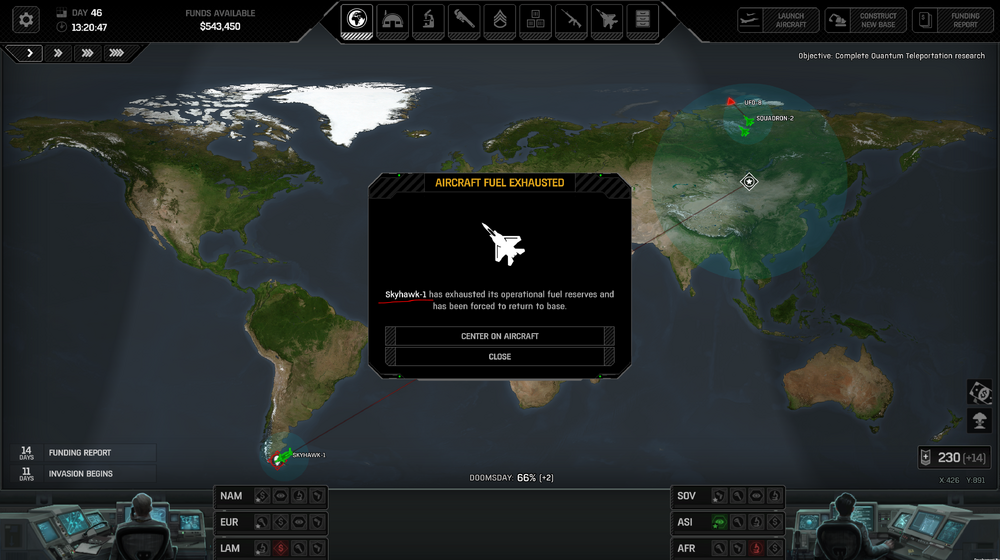The image size is (1000, 560).
Task: Open the base hangar dome tab
Action: 392,19
